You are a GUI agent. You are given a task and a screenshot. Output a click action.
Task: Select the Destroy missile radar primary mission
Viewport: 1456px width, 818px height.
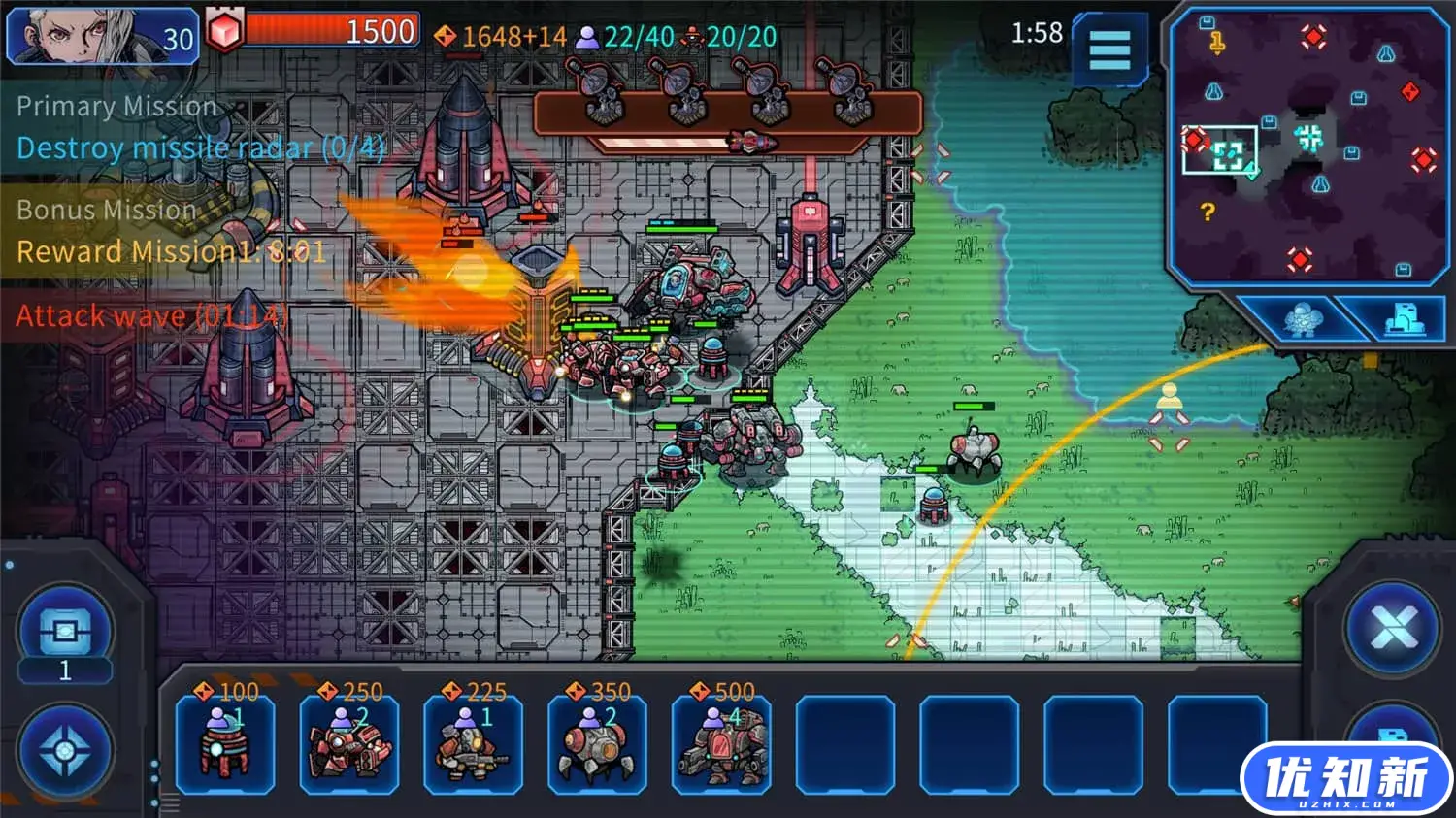201,148
